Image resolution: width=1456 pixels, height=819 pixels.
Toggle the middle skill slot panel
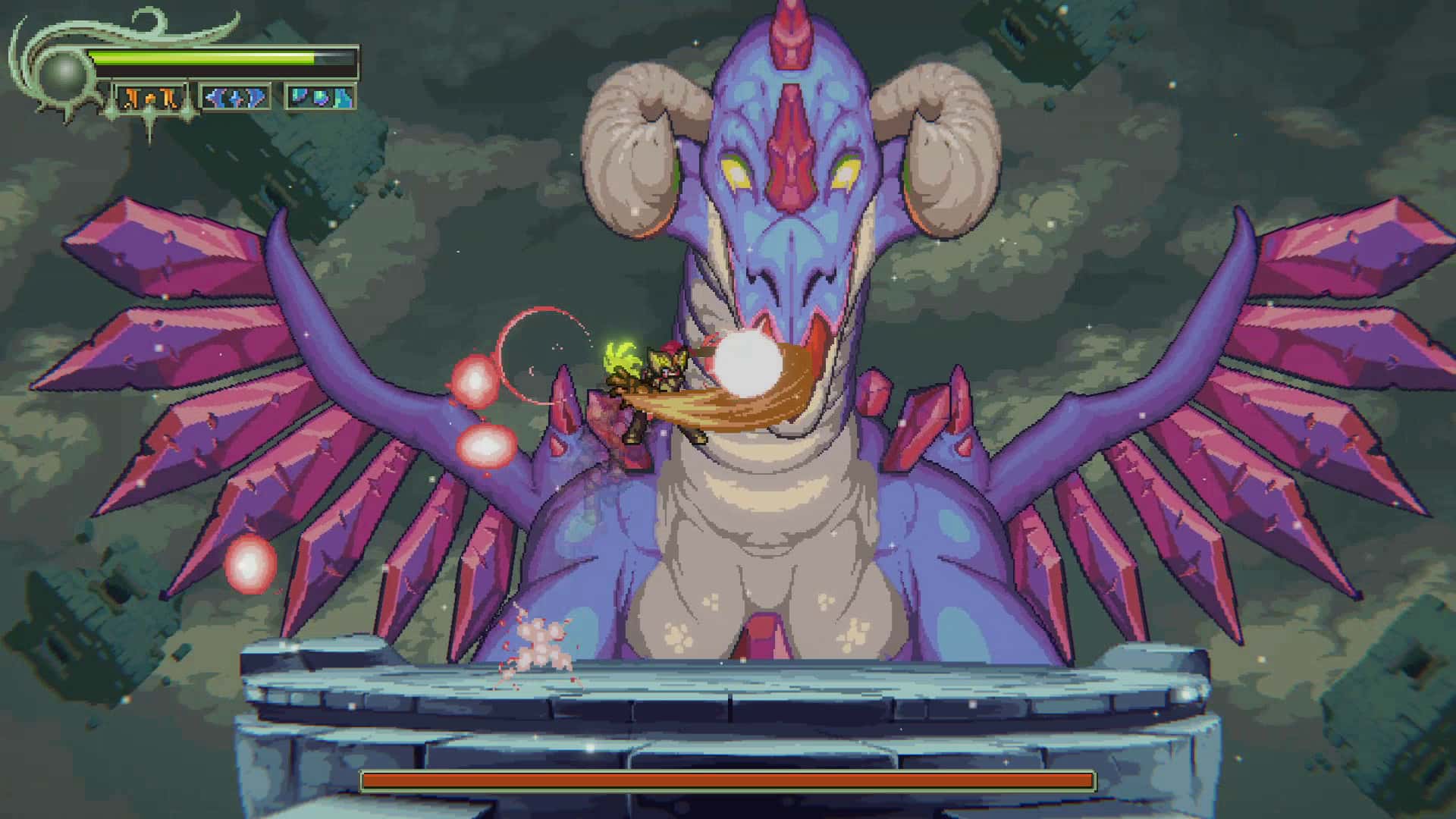point(237,97)
